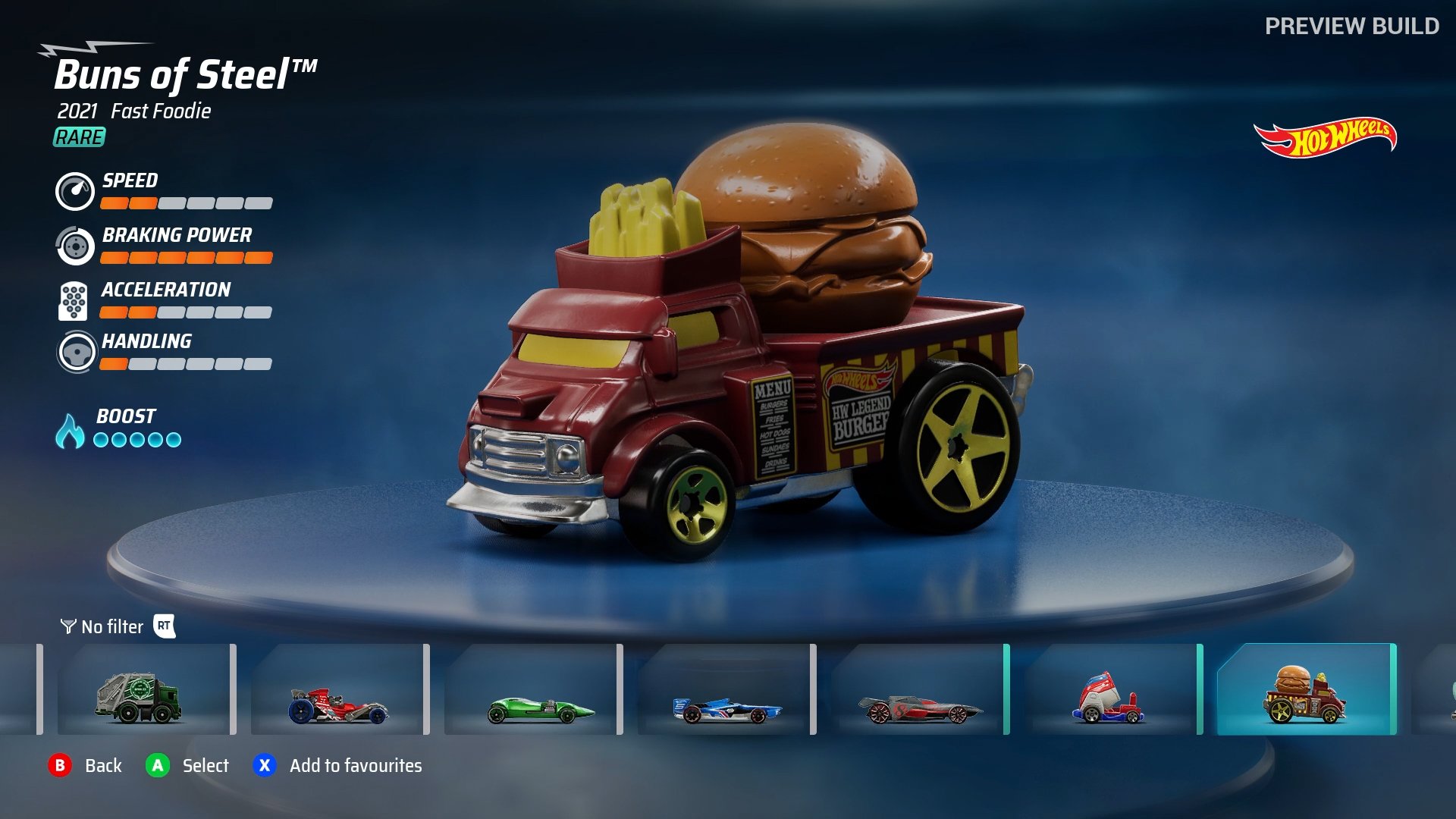The width and height of the screenshot is (1456, 819).
Task: Click the RT trigger icon next to filter
Action: coord(164,627)
